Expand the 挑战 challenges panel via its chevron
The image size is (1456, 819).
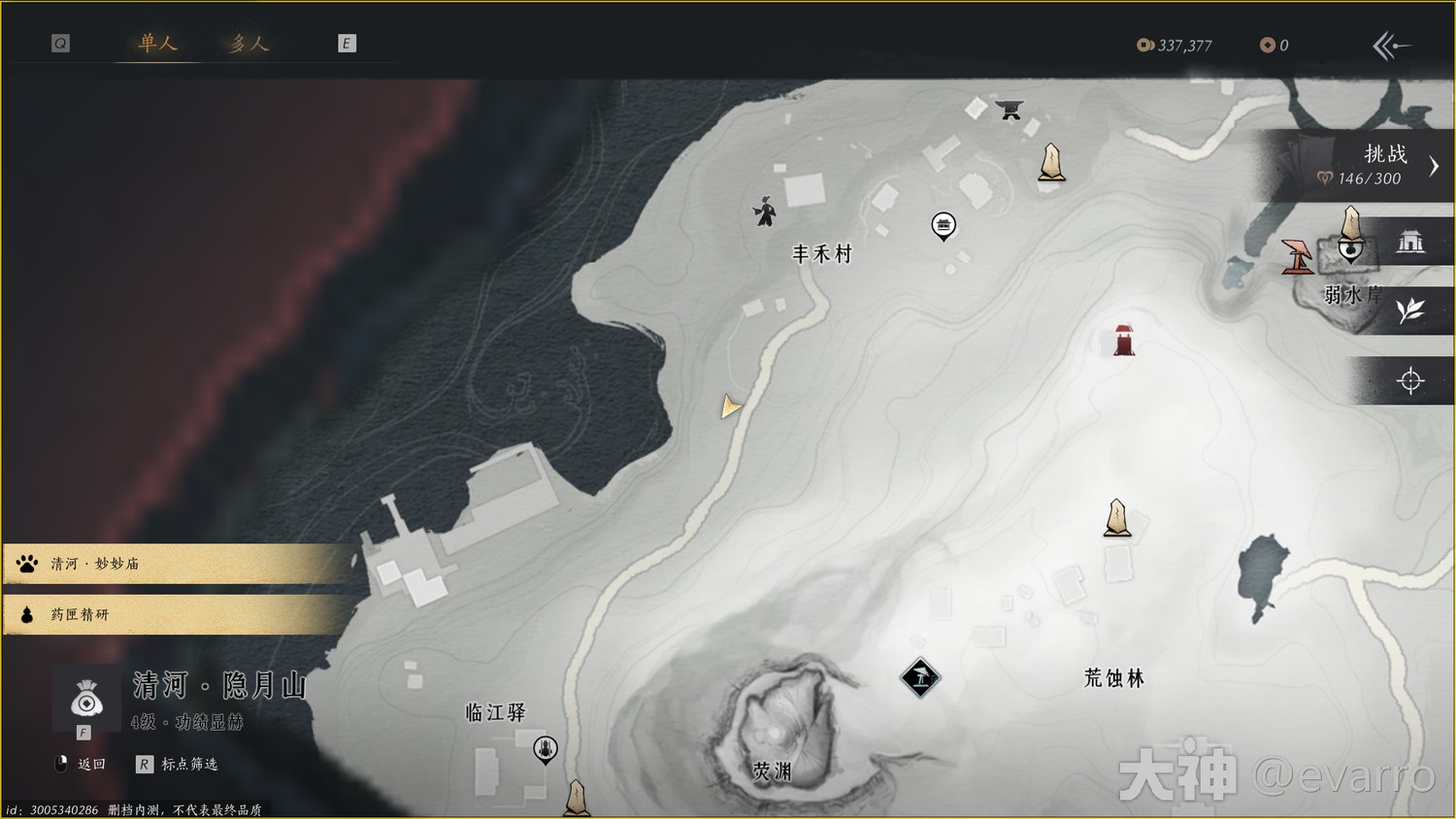pos(1434,165)
